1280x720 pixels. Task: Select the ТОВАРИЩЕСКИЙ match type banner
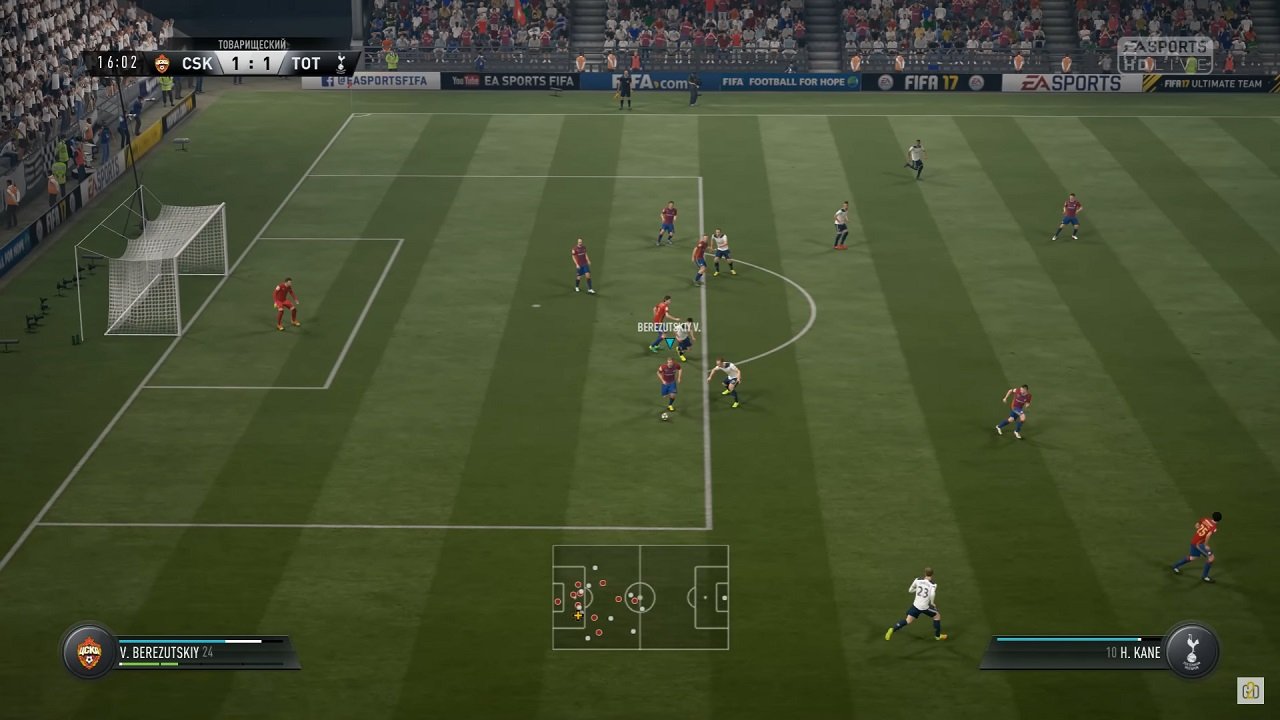tap(252, 44)
